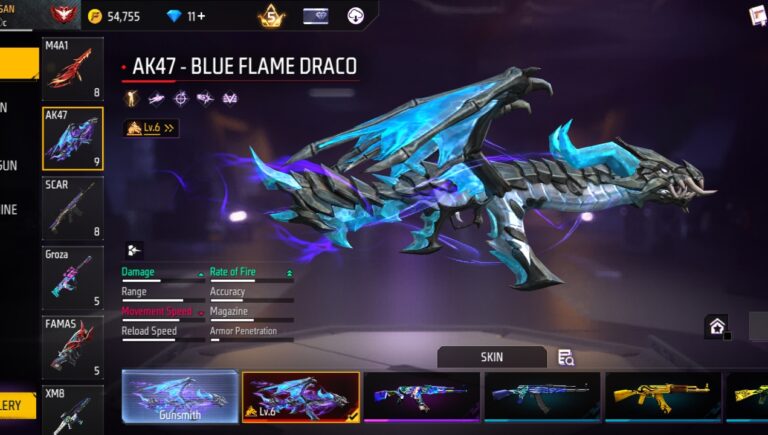Show the FAMAS skin list
This screenshot has width=768, height=435.
(73, 347)
